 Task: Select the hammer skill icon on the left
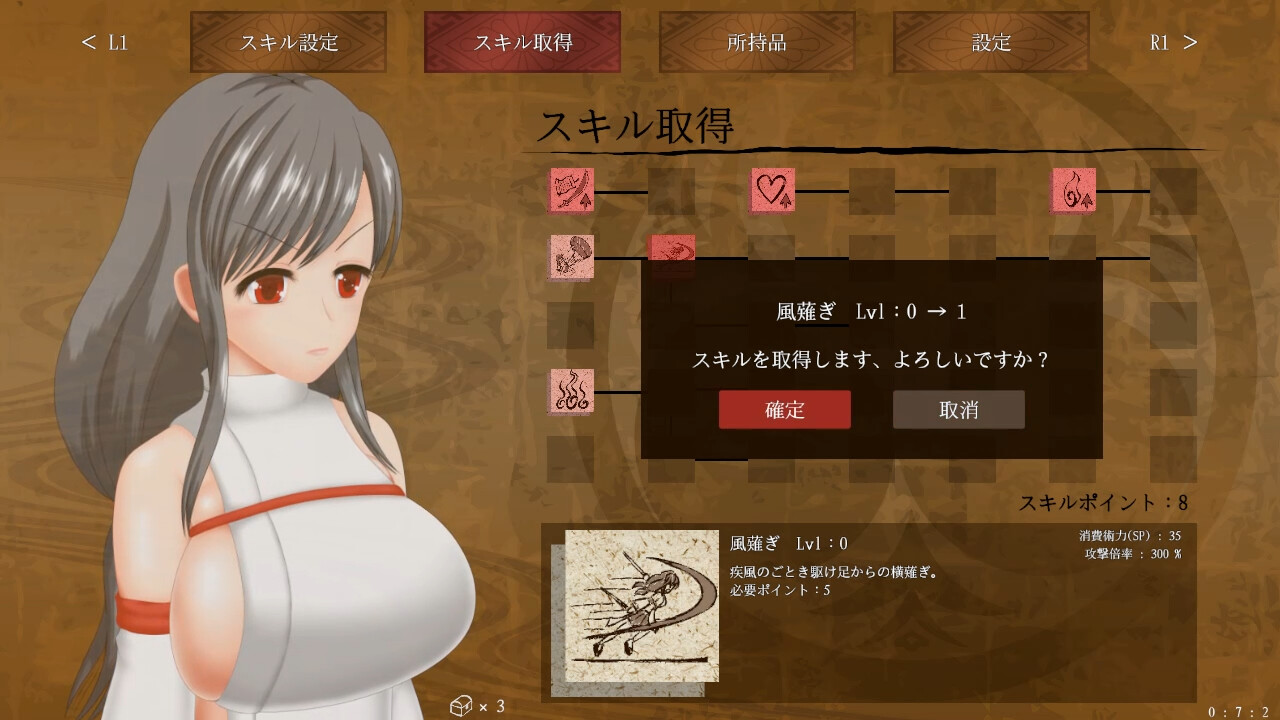click(x=571, y=258)
